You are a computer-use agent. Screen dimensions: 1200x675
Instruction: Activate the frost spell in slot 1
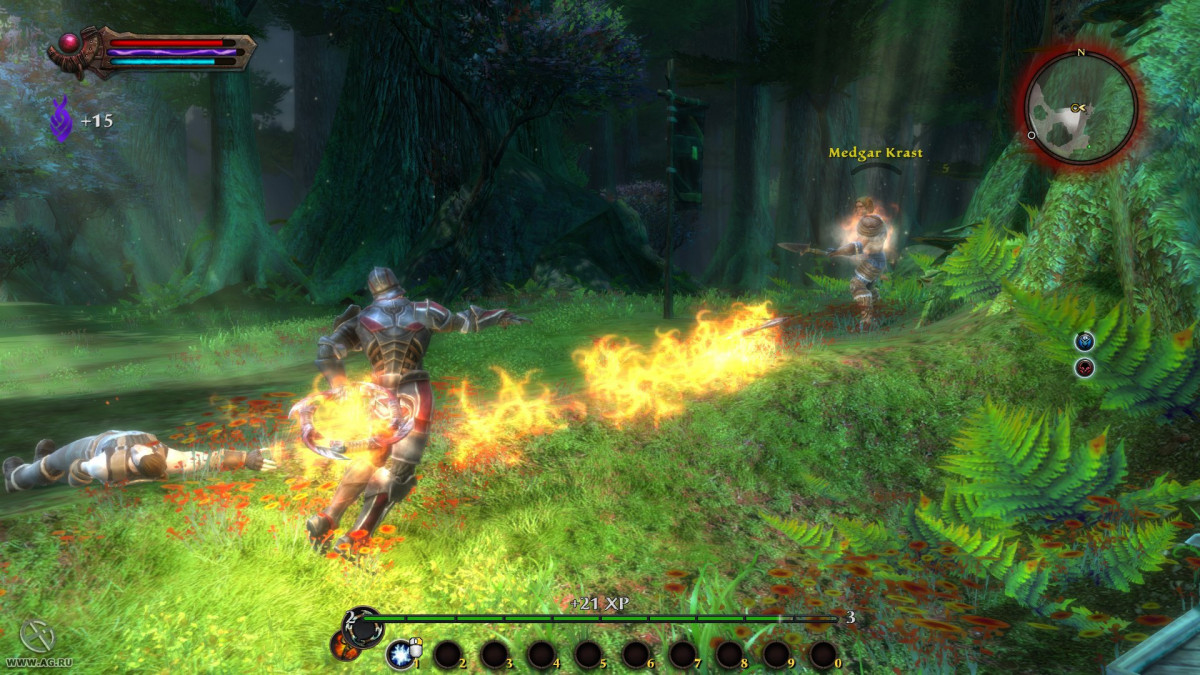pyautogui.click(x=400, y=655)
